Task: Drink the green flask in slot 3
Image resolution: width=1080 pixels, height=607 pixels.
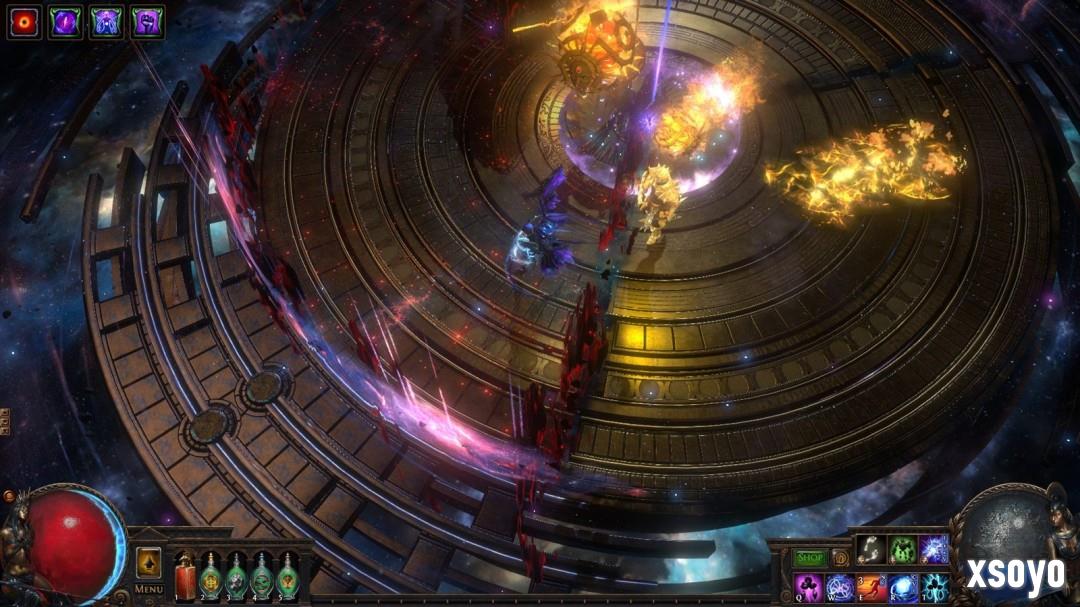Action: click(x=236, y=576)
